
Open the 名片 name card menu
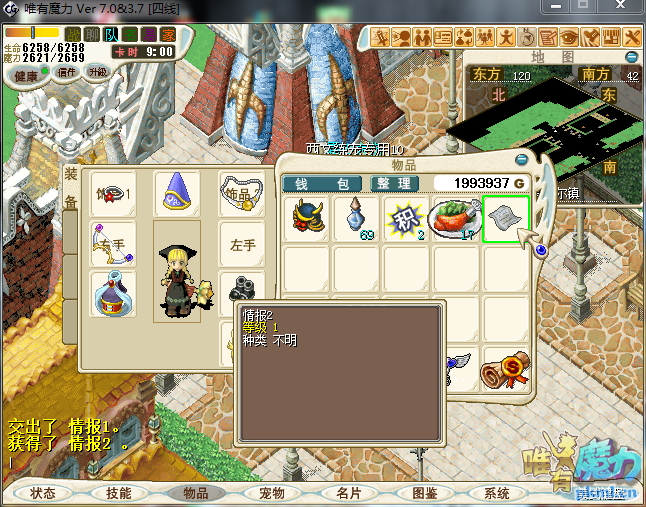click(x=348, y=493)
